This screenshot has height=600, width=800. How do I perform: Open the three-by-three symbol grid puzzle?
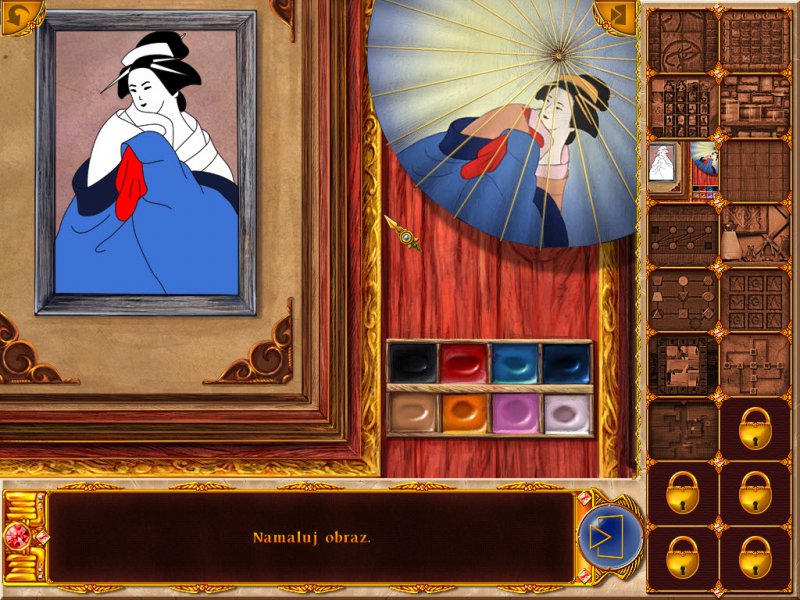tap(754, 299)
